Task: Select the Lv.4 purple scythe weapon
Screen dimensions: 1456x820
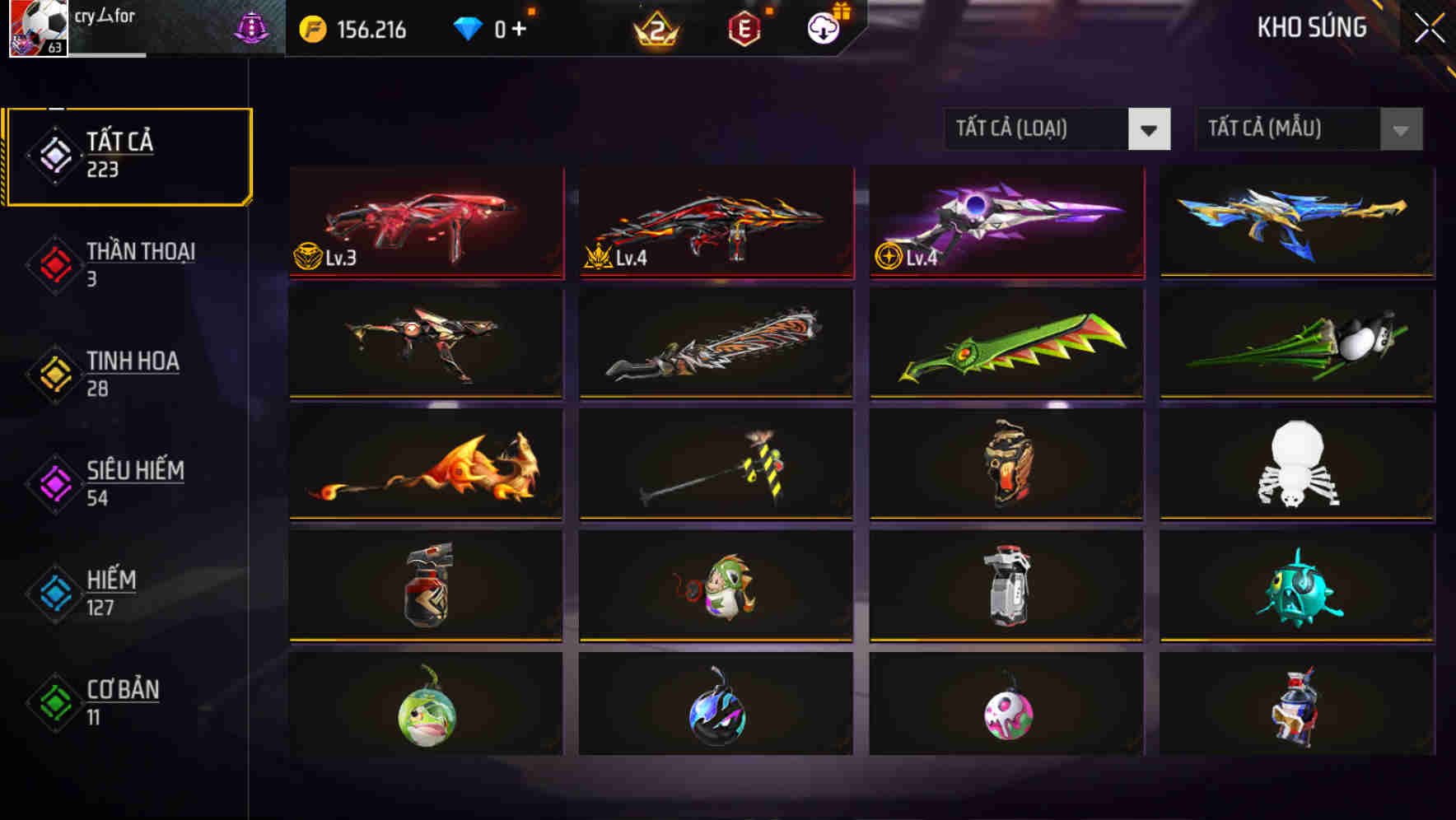Action: point(1006,224)
